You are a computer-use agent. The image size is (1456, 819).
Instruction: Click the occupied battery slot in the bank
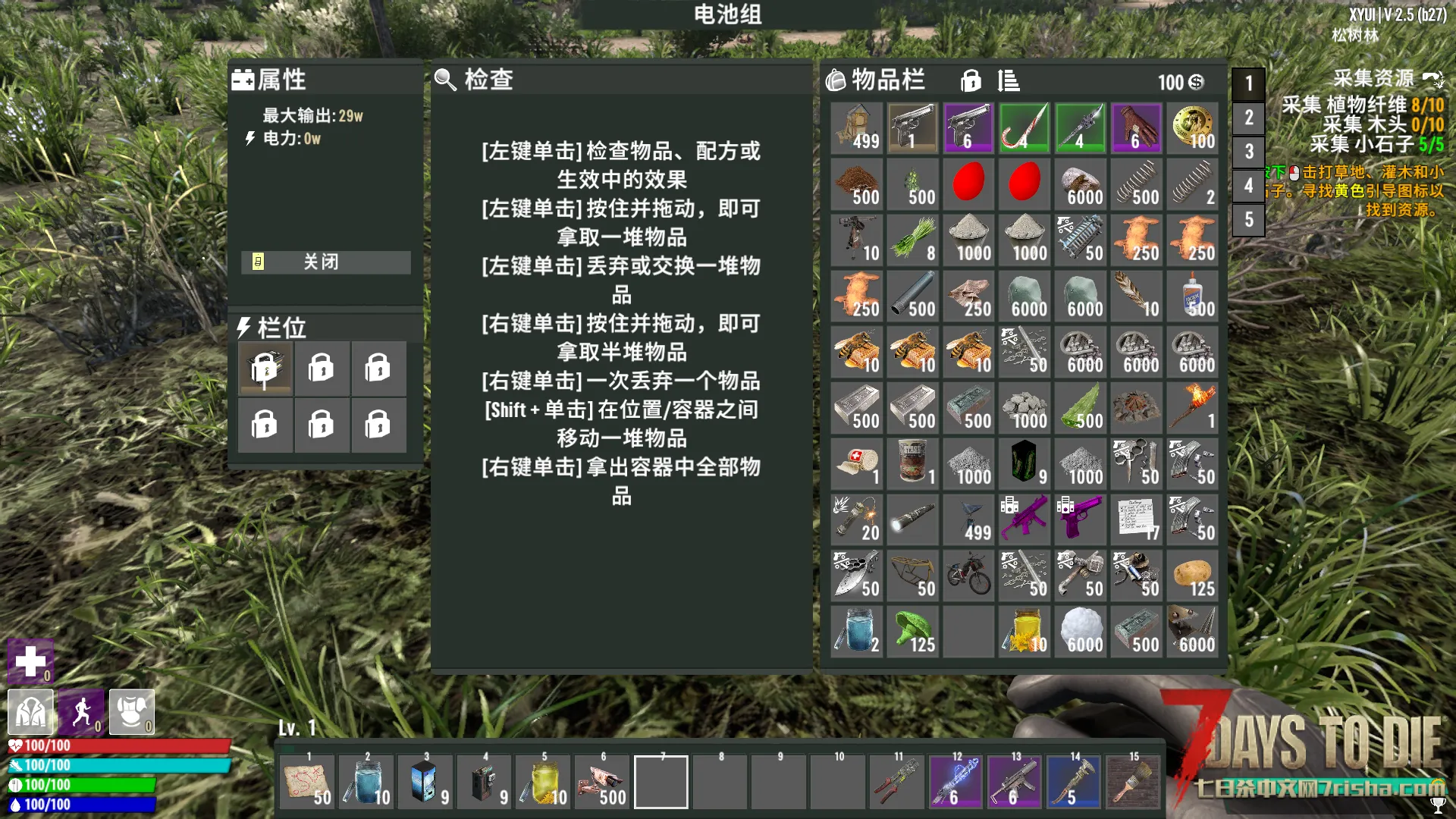coord(265,369)
